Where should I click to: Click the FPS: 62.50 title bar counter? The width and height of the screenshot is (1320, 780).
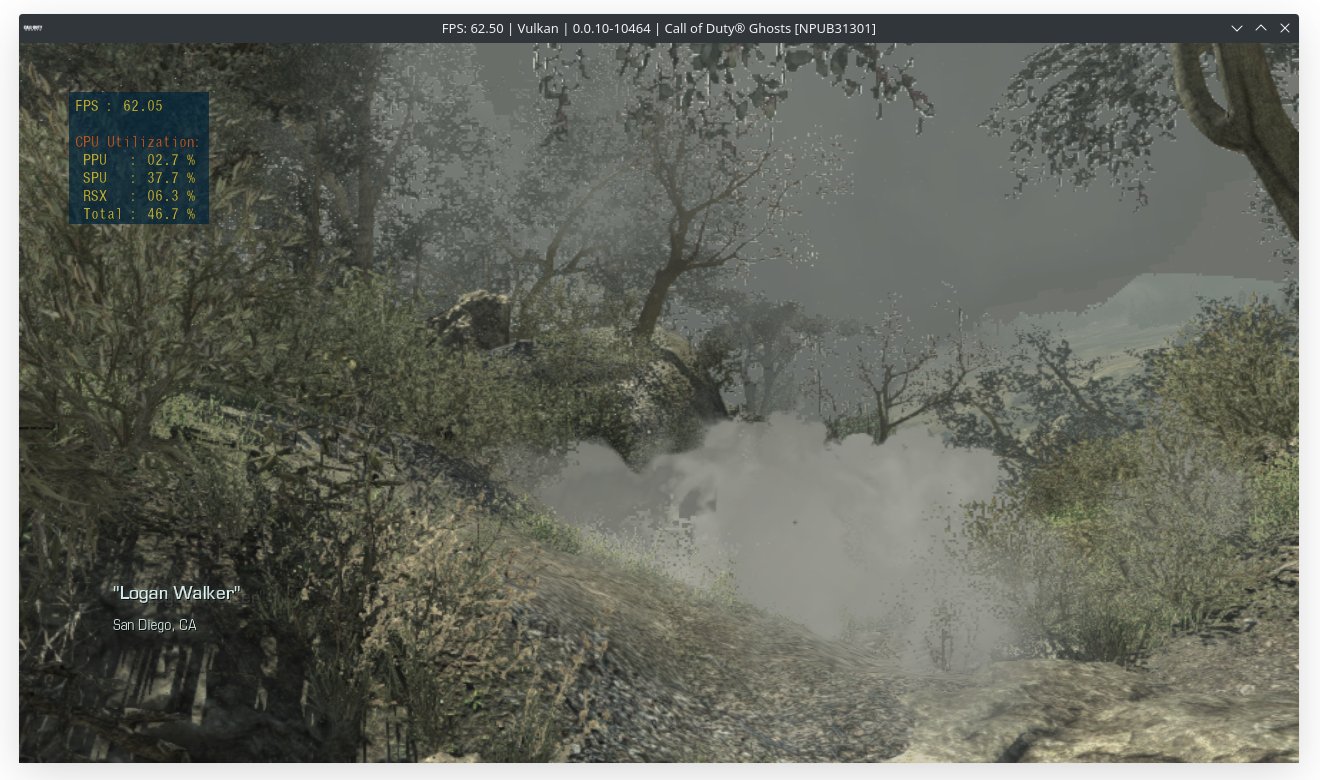click(x=475, y=28)
